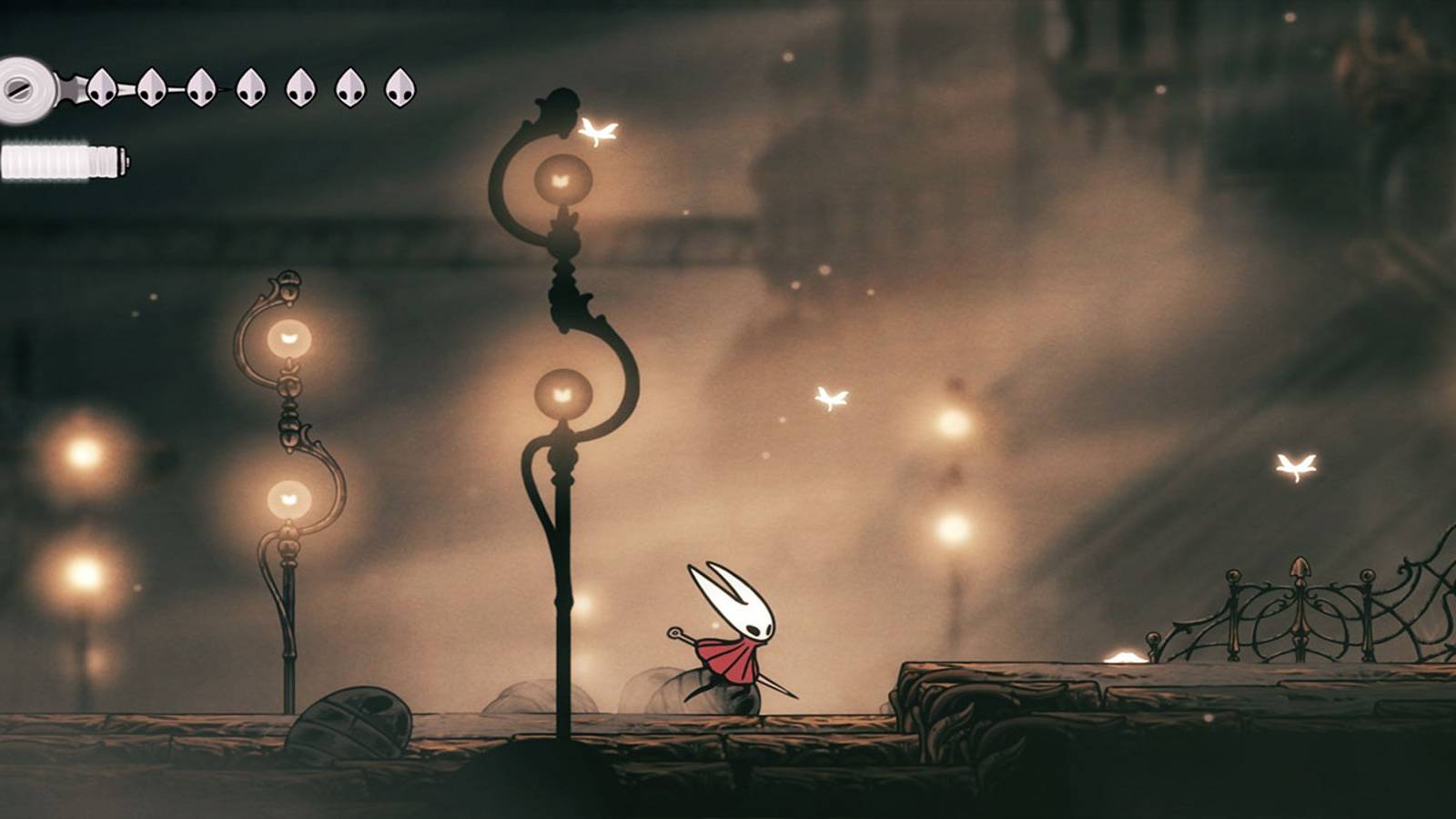The width and height of the screenshot is (1456, 819).
Task: Click the silk spool icon in the HUD
Action: click(25, 89)
